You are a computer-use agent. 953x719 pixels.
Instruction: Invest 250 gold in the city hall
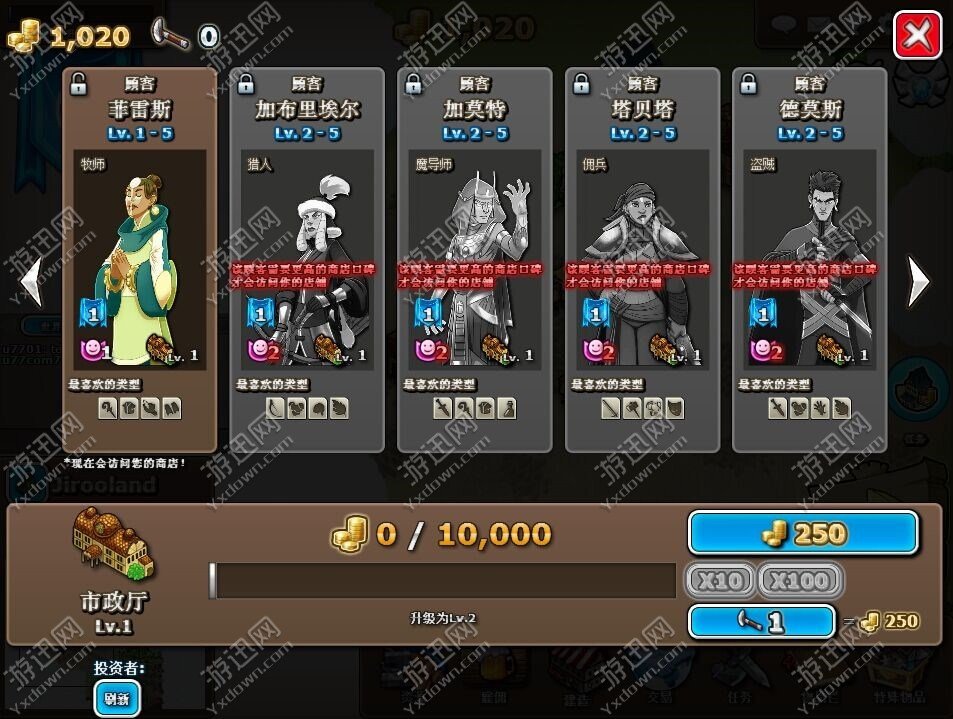coord(803,534)
